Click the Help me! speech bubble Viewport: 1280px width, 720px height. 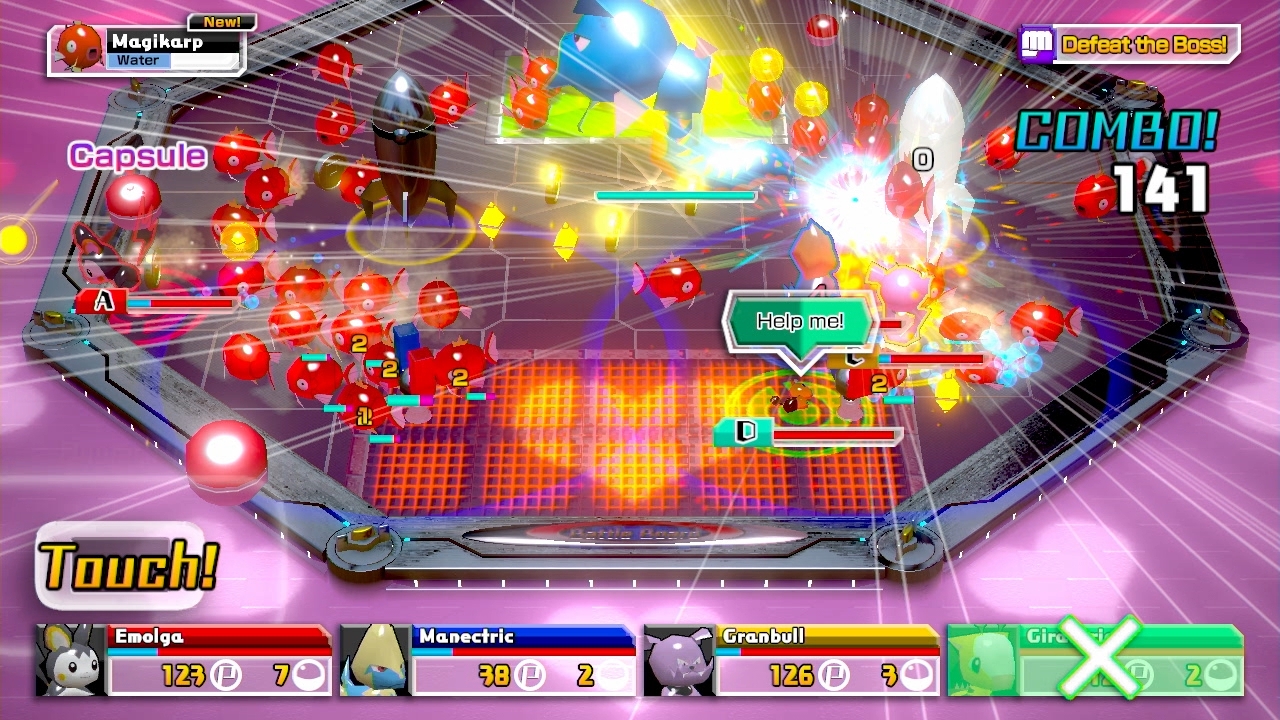(x=800, y=321)
